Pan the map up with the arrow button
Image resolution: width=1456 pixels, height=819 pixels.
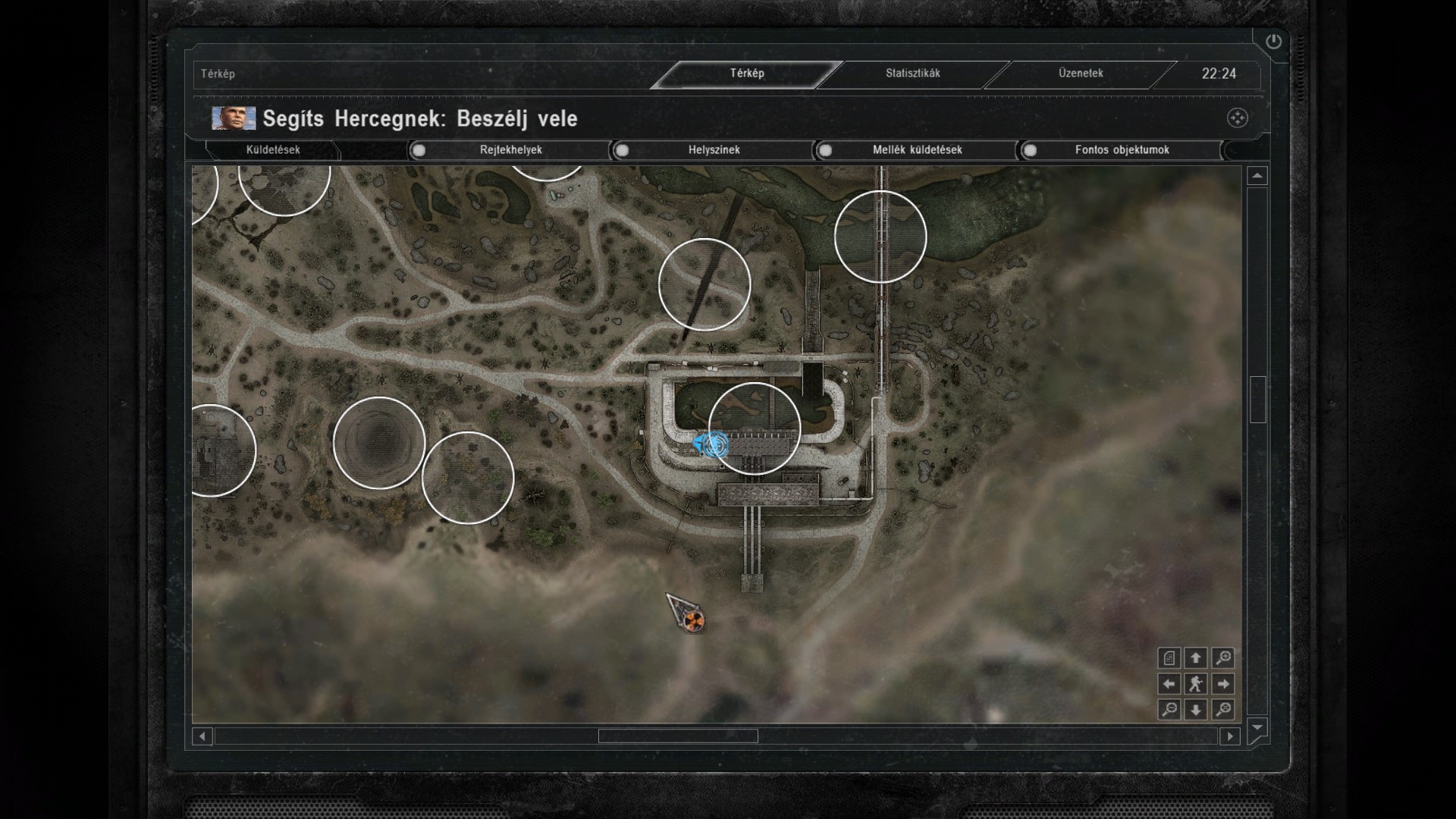tap(1196, 658)
